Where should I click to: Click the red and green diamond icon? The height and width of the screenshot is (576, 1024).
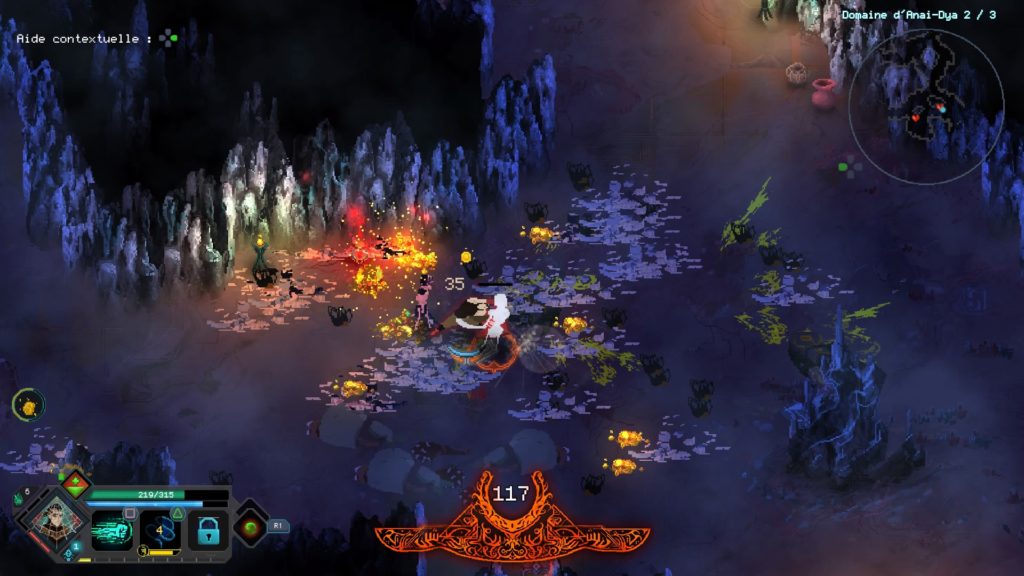74,481
